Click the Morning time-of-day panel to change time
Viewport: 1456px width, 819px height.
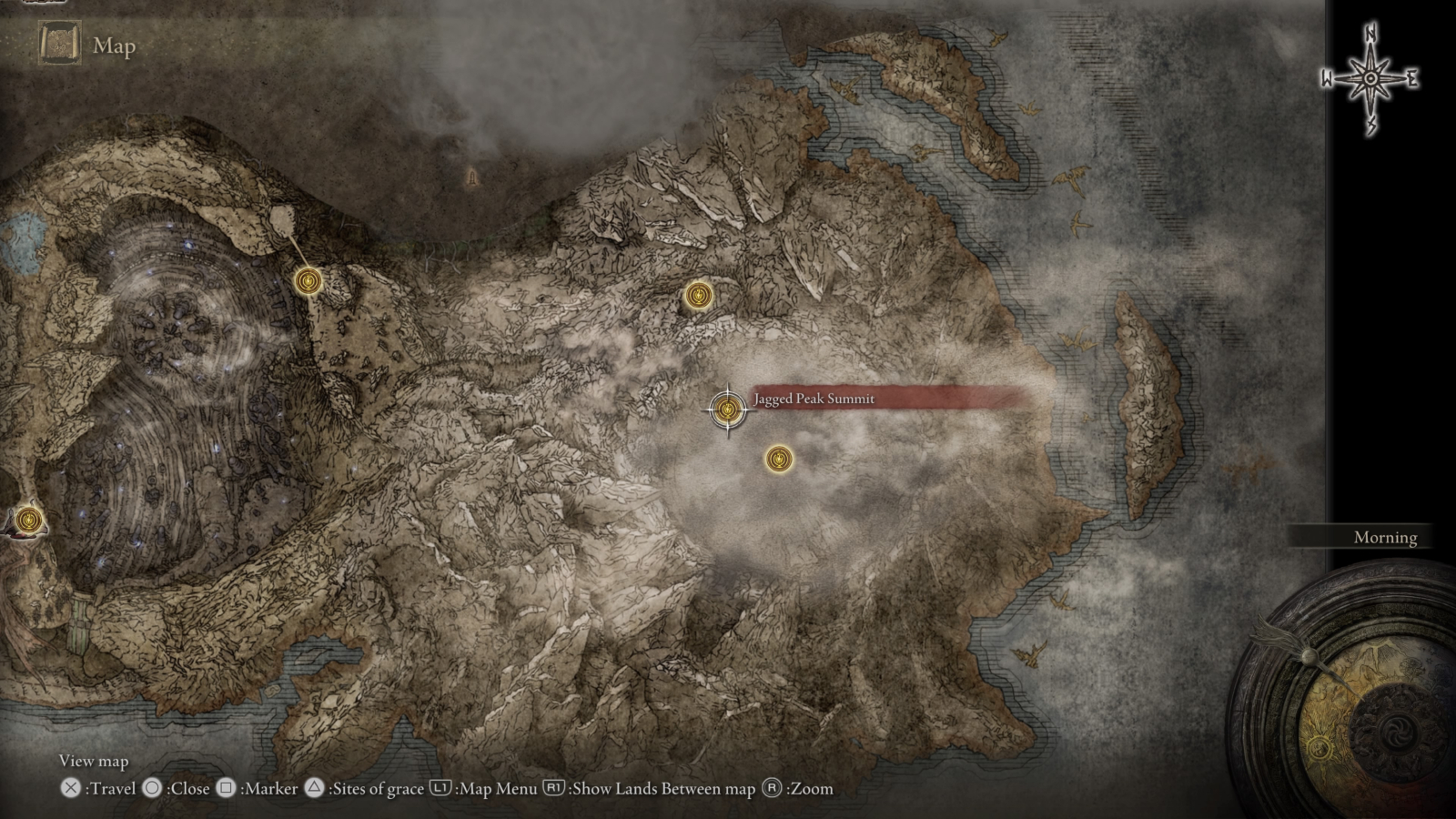(1383, 537)
